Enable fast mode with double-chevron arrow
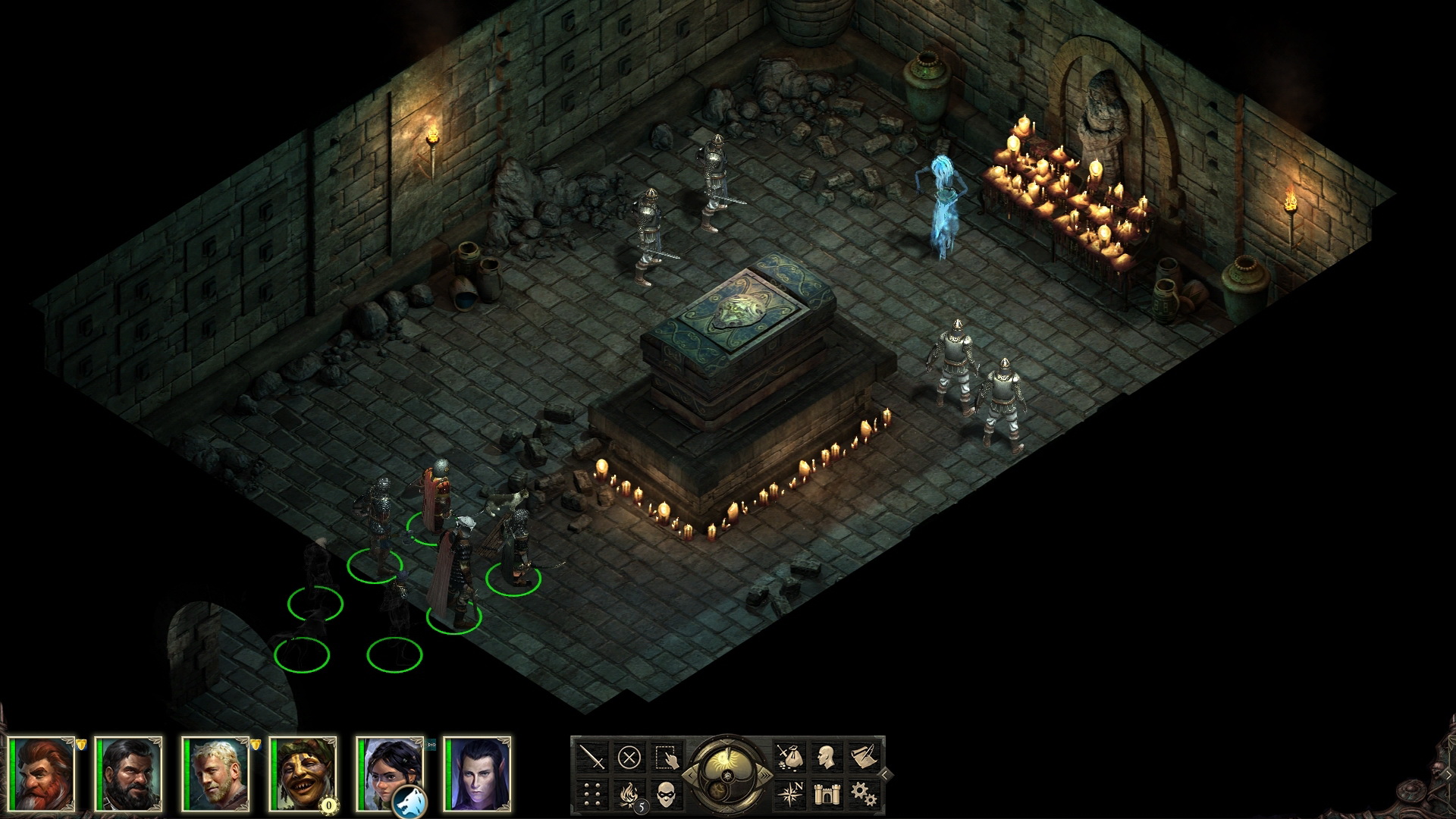The image size is (1456, 819). [764, 775]
